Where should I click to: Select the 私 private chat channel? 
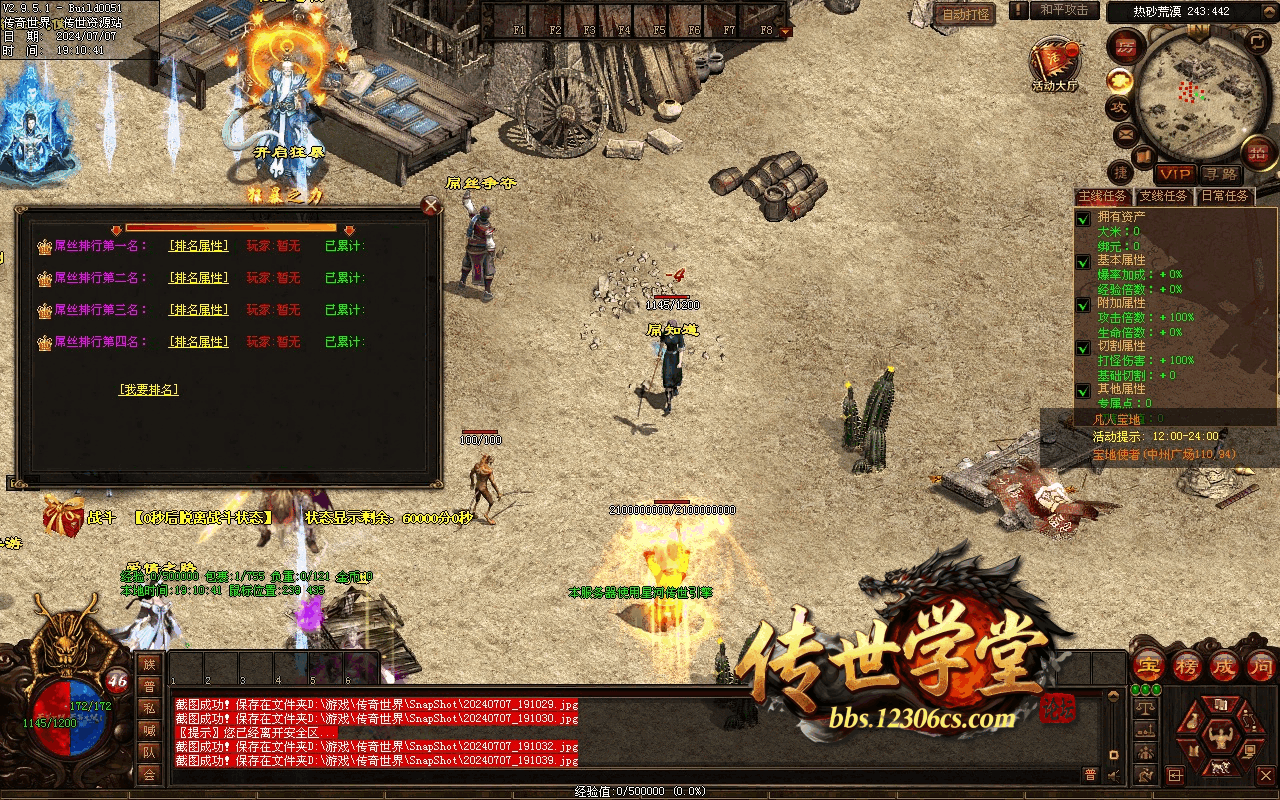[149, 708]
